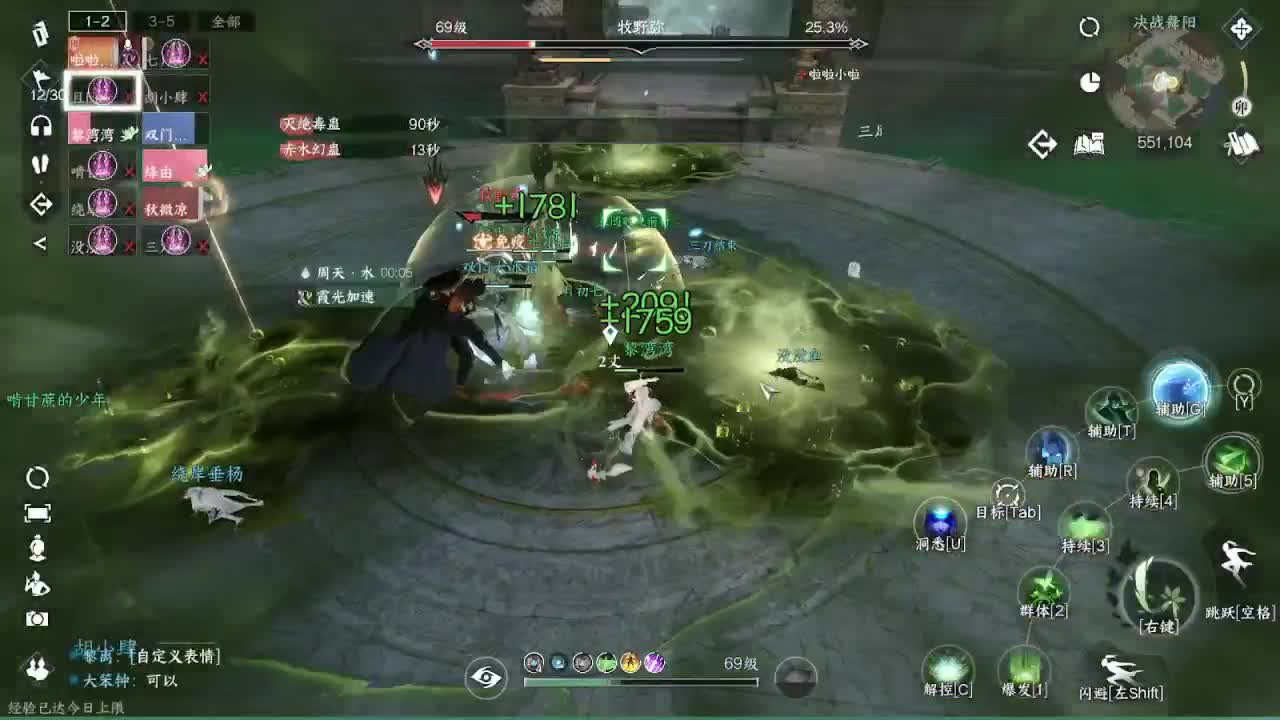Screen dimensions: 1280x720
Task: Click the camera icon in the lower-left sidebar
Action: coord(40,617)
